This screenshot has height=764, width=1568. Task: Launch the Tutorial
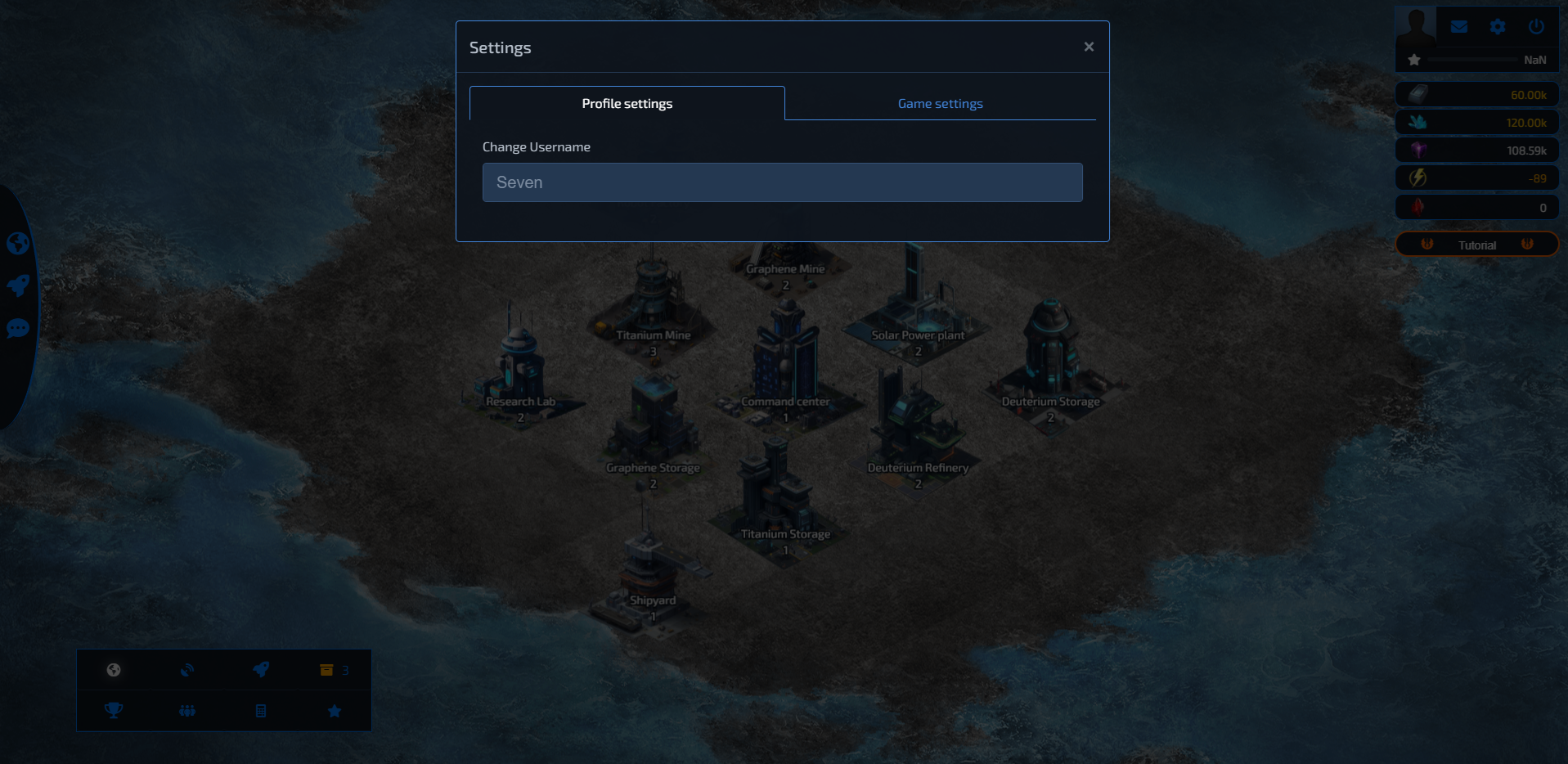pos(1476,244)
